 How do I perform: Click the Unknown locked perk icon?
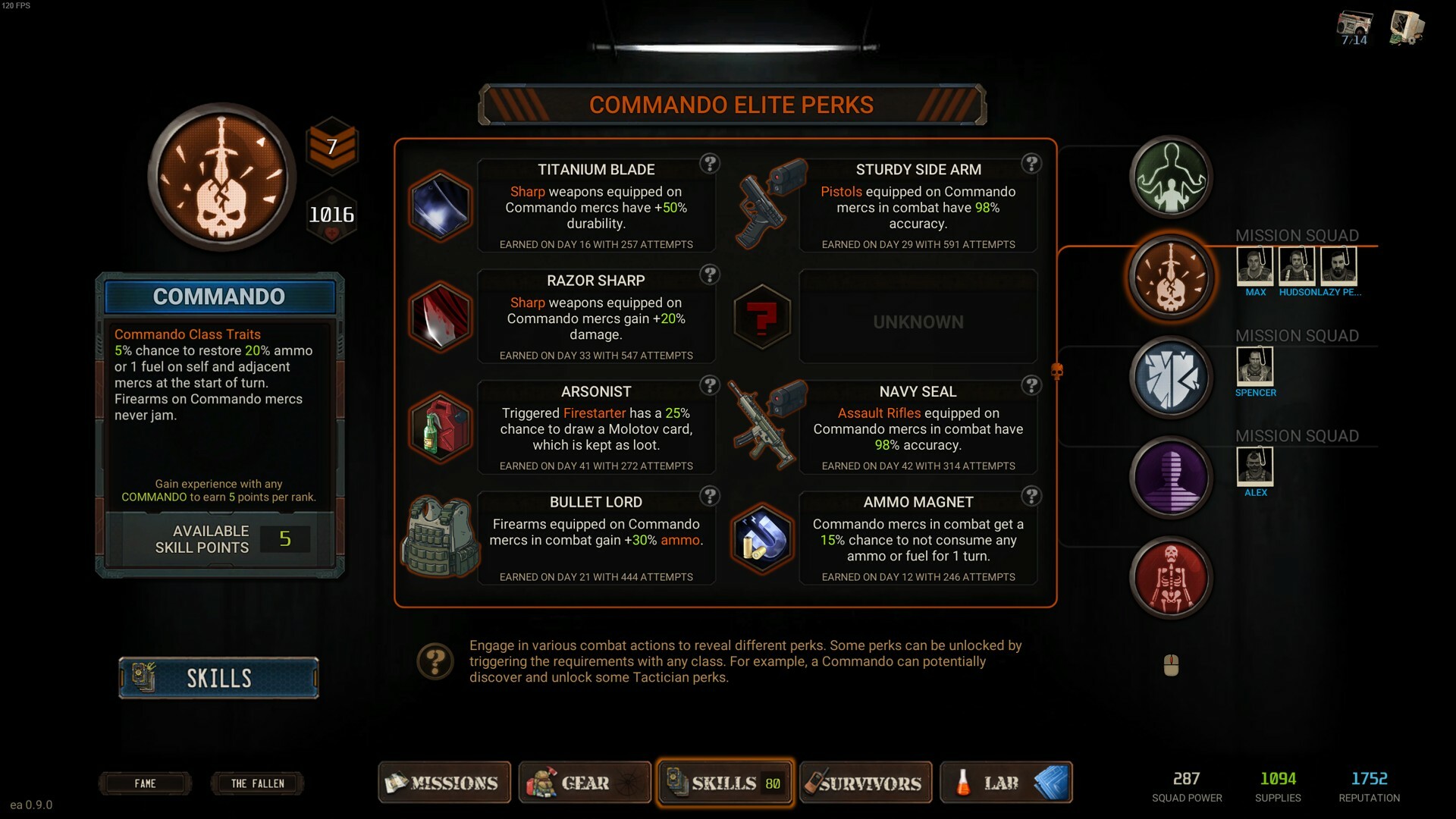(762, 317)
